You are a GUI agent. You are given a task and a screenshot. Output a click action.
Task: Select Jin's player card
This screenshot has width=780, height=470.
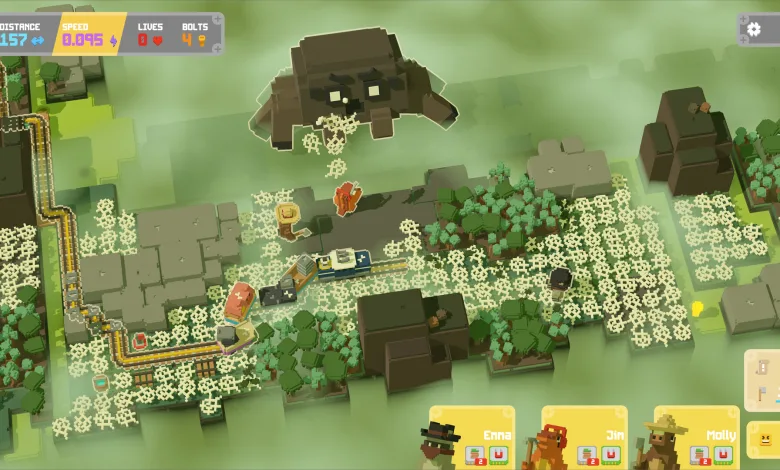[584, 437]
